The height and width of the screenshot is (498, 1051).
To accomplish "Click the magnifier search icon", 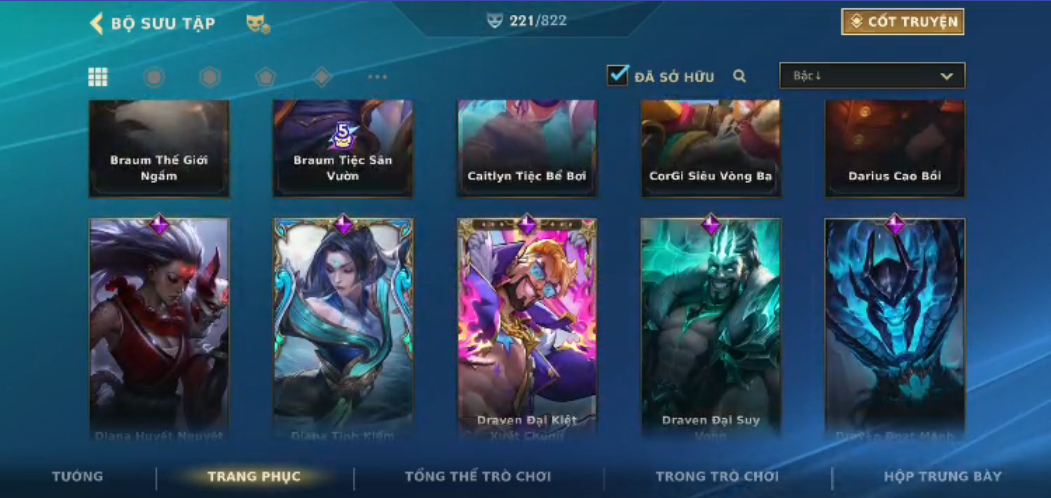I will (740, 76).
